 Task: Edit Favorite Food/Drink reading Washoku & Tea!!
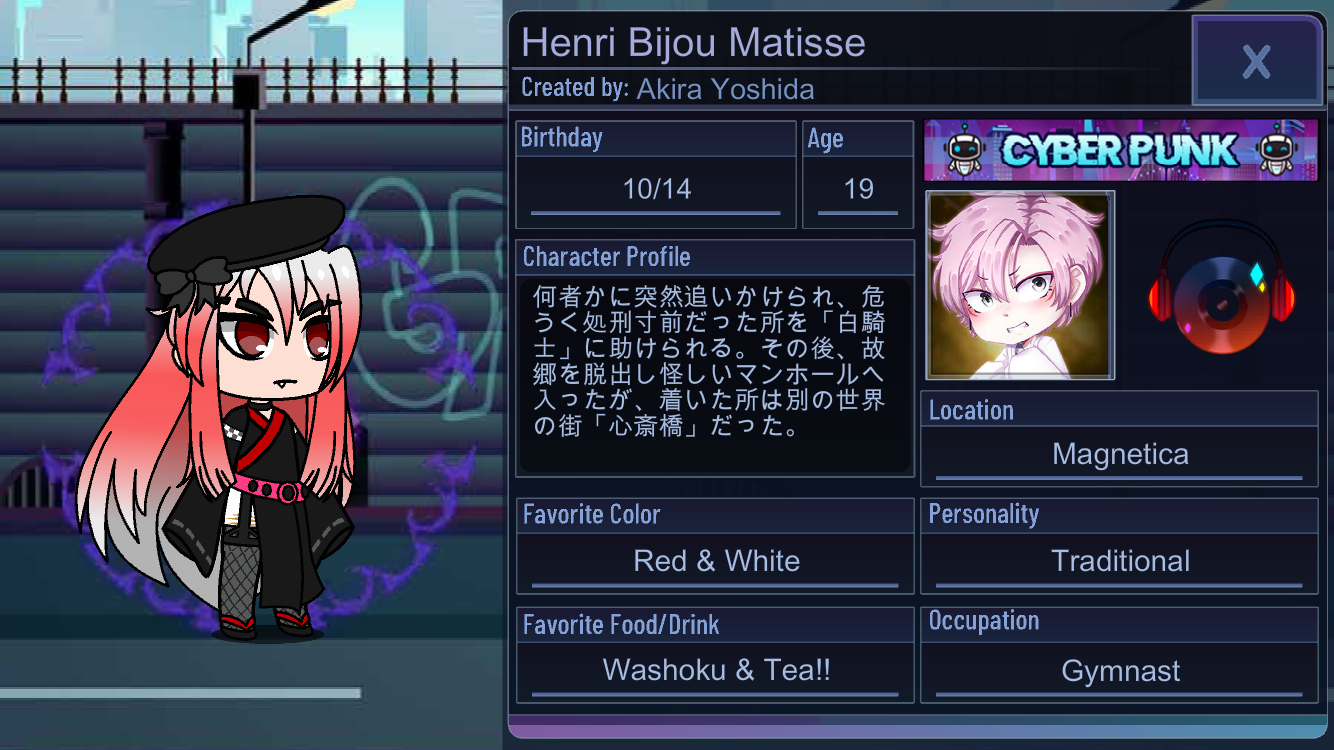716,670
